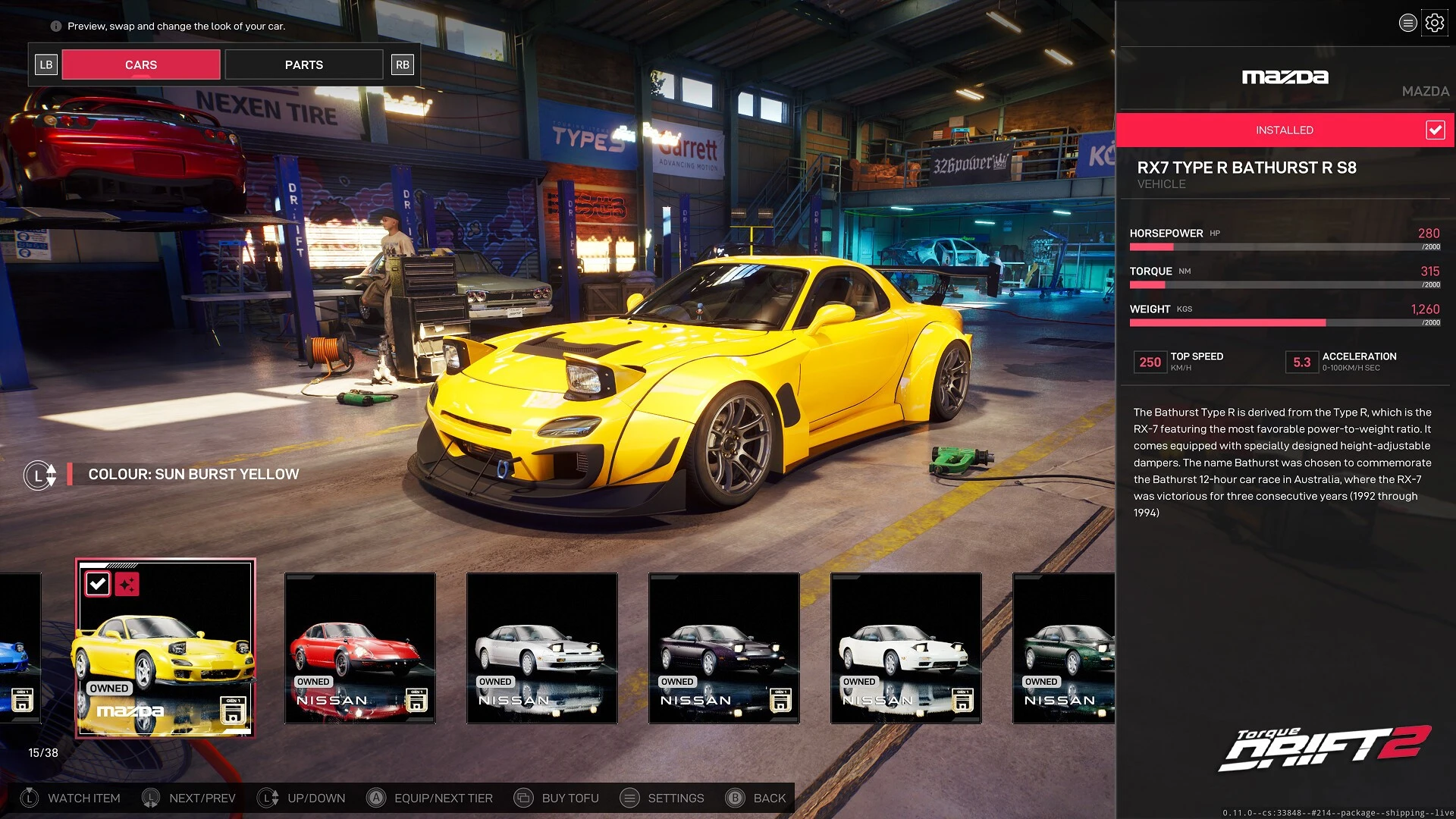Viewport: 1456px width, 819px height.
Task: Select the yellow Mazda RX7 card
Action: 165,648
